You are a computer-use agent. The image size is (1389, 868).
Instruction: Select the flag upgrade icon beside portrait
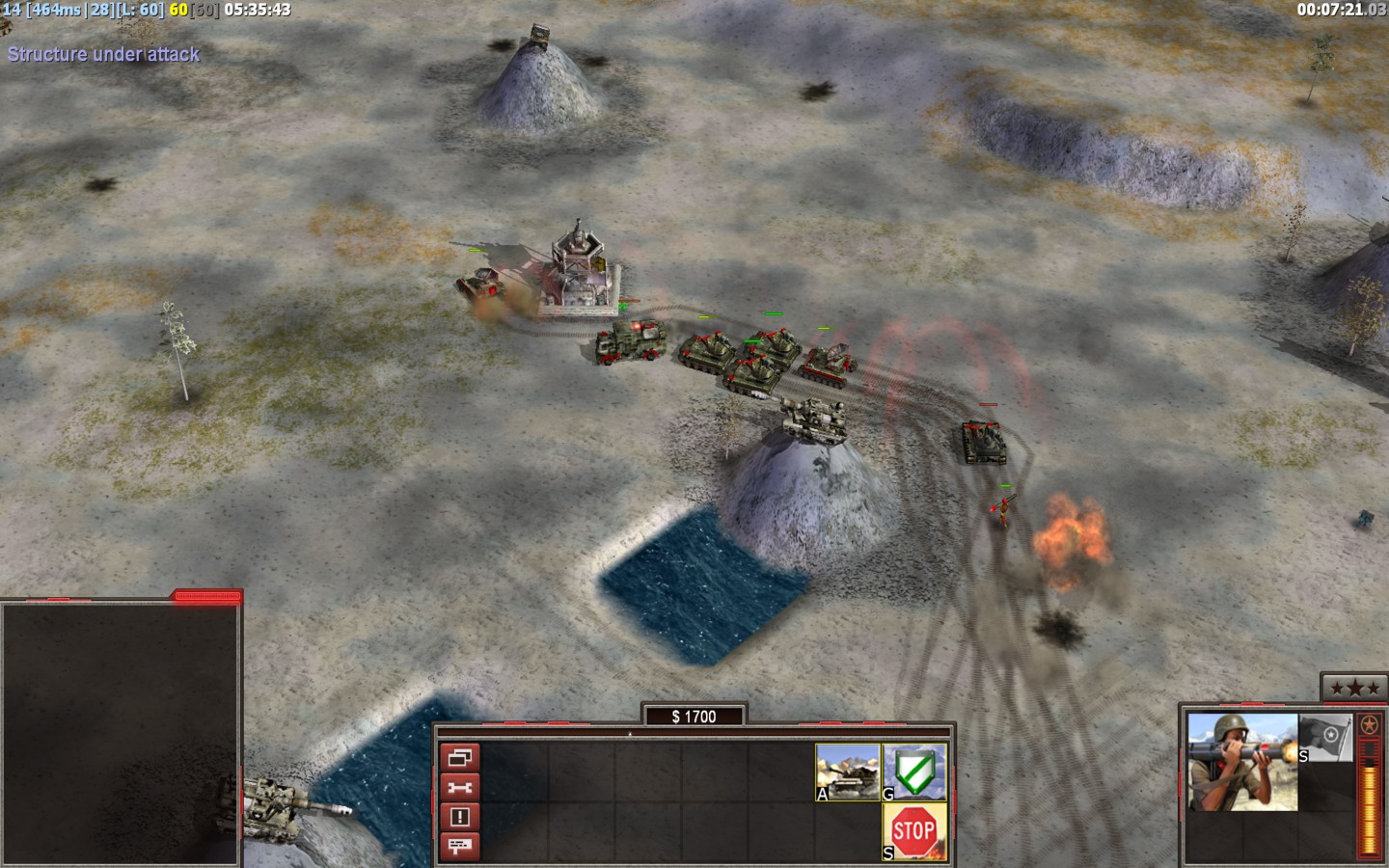pyautogui.click(x=1325, y=739)
